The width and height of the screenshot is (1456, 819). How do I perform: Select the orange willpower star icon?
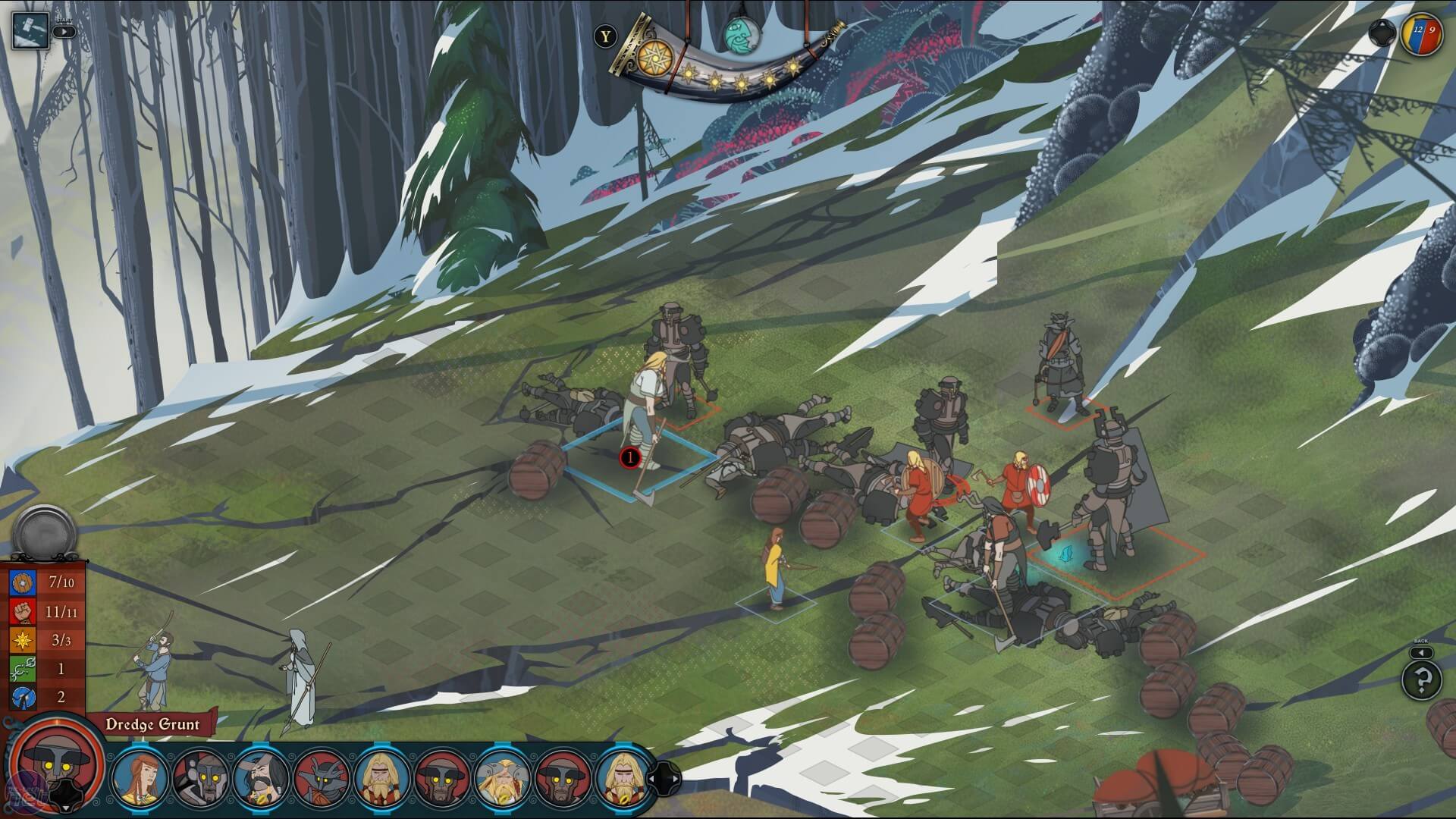(x=23, y=639)
